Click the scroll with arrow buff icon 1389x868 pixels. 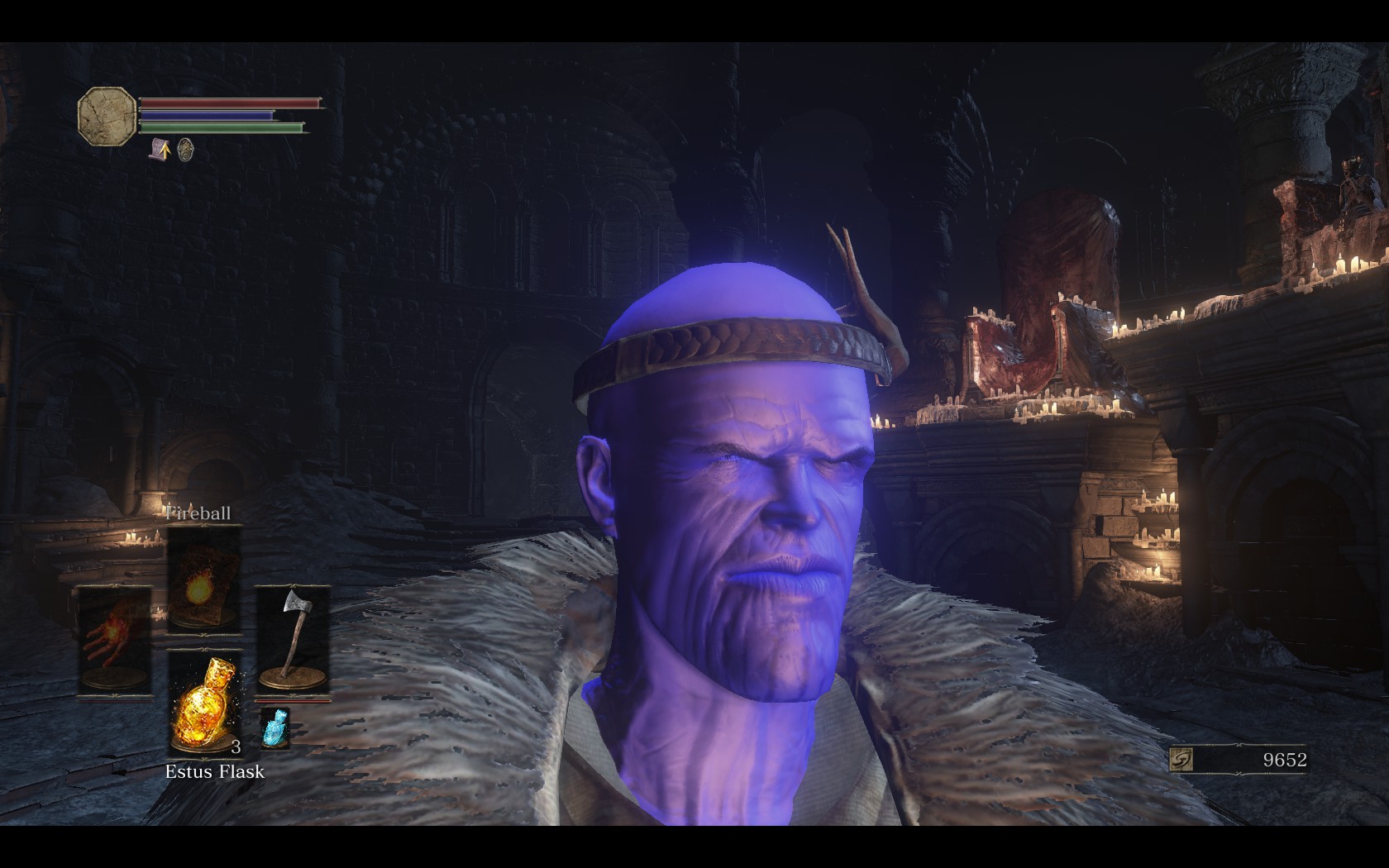click(160, 150)
